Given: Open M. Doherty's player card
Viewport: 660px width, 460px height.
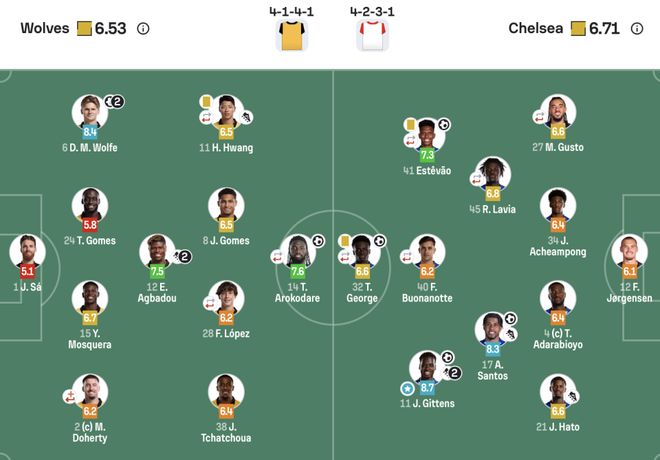Looking at the screenshot, I should click(x=90, y=391).
